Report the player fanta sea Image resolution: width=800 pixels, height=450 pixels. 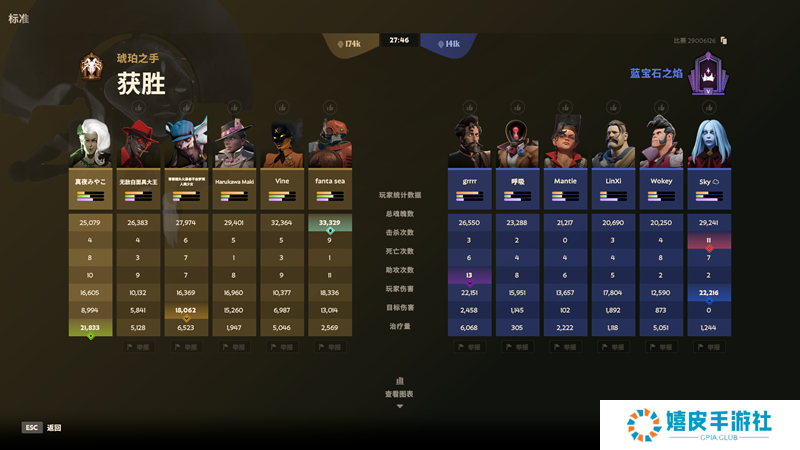[330, 347]
